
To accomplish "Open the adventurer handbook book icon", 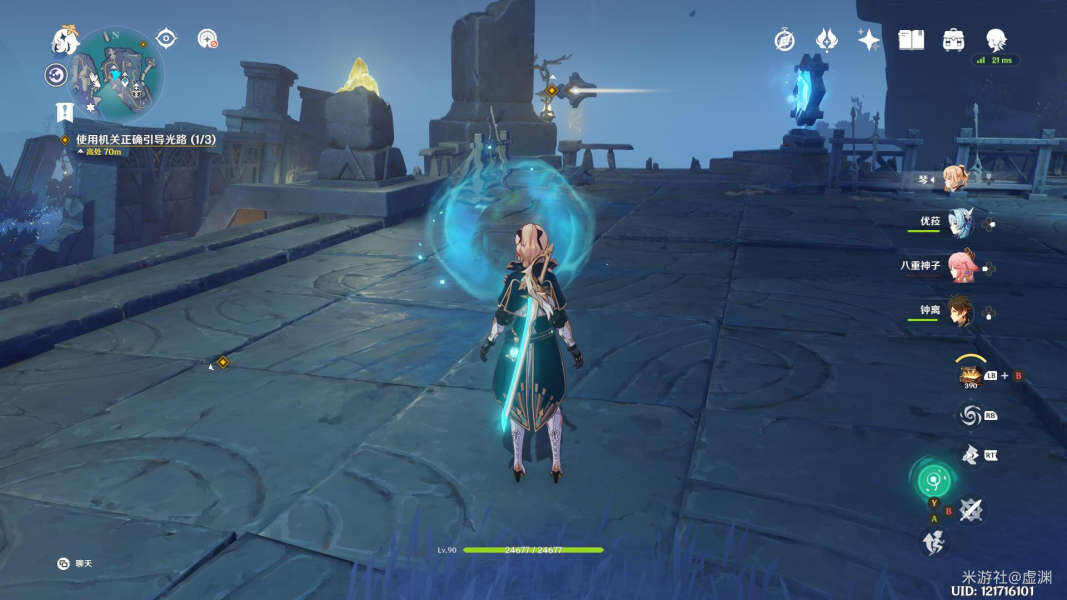I will point(911,40).
